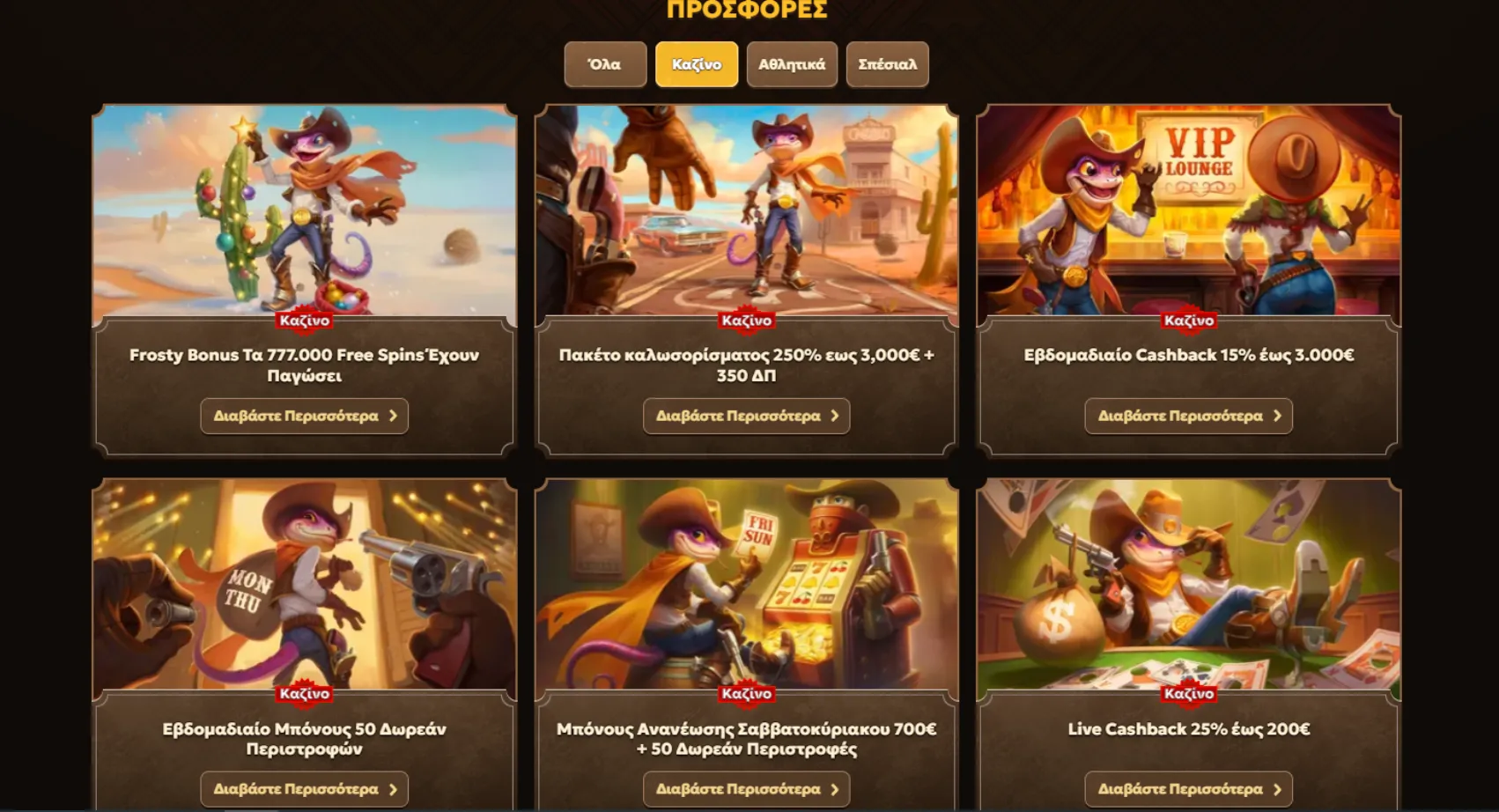Open the desert town welcome package image
The height and width of the screenshot is (812, 1499).
[x=746, y=210]
